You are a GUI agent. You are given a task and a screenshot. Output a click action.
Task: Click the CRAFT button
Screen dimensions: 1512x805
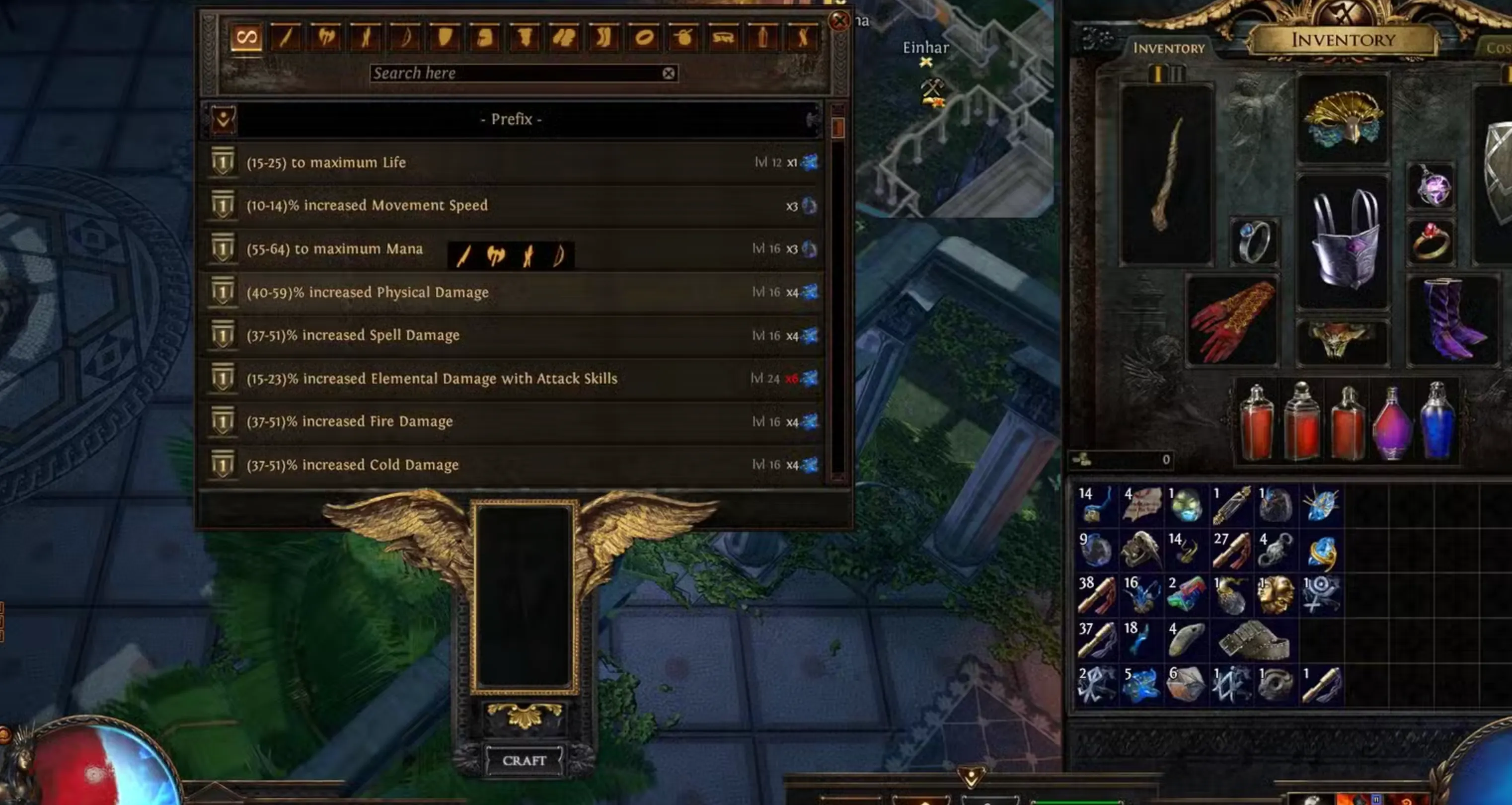coord(525,760)
